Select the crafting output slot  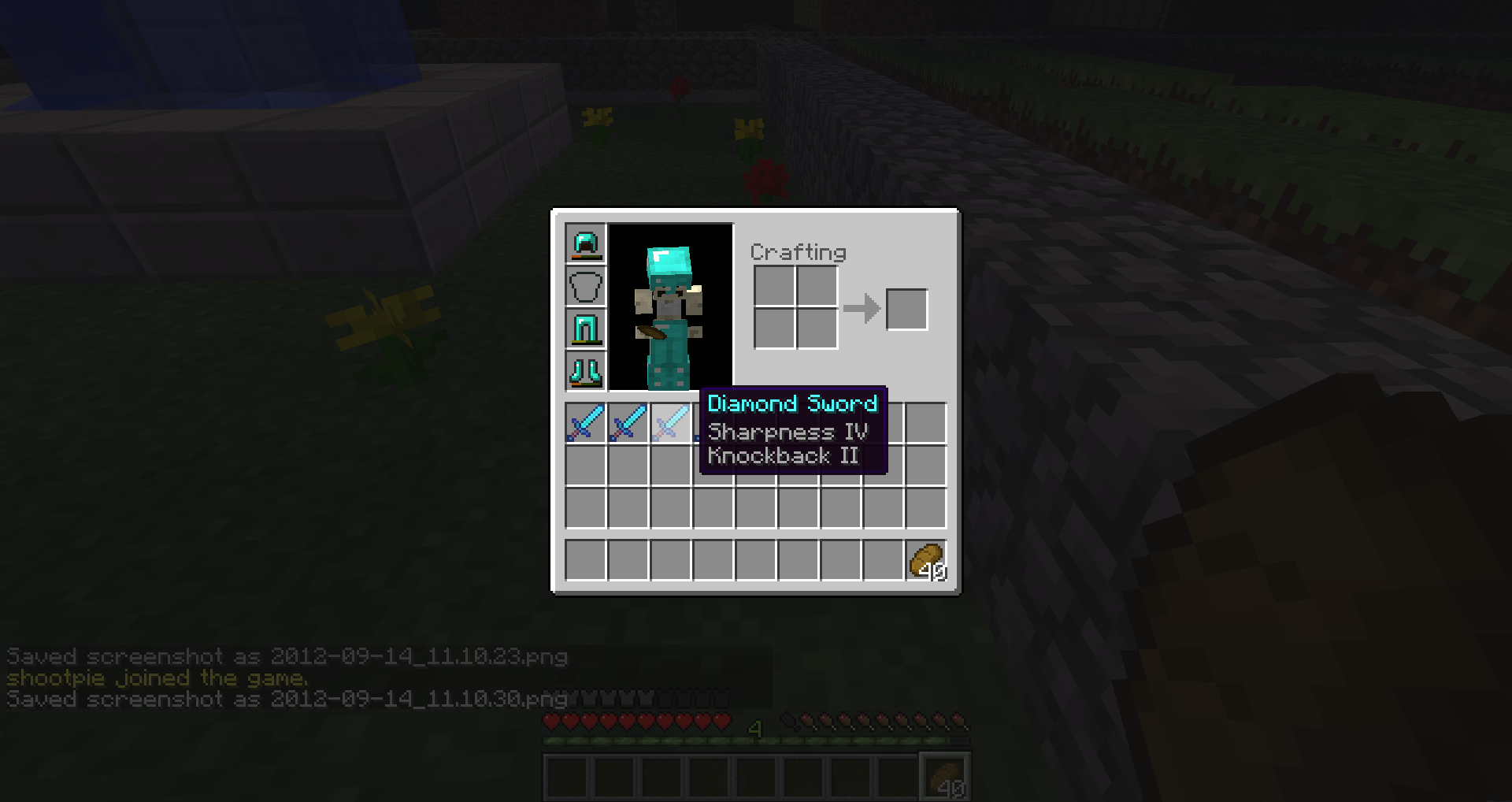click(906, 310)
